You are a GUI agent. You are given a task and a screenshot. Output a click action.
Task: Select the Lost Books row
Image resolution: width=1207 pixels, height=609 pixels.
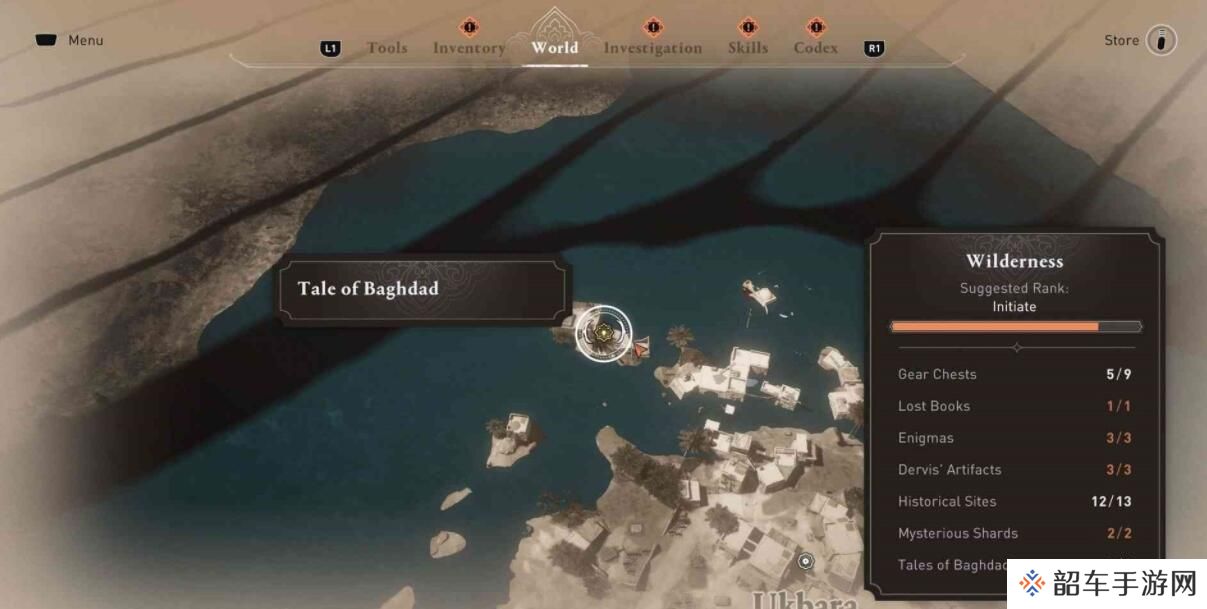(1014, 406)
